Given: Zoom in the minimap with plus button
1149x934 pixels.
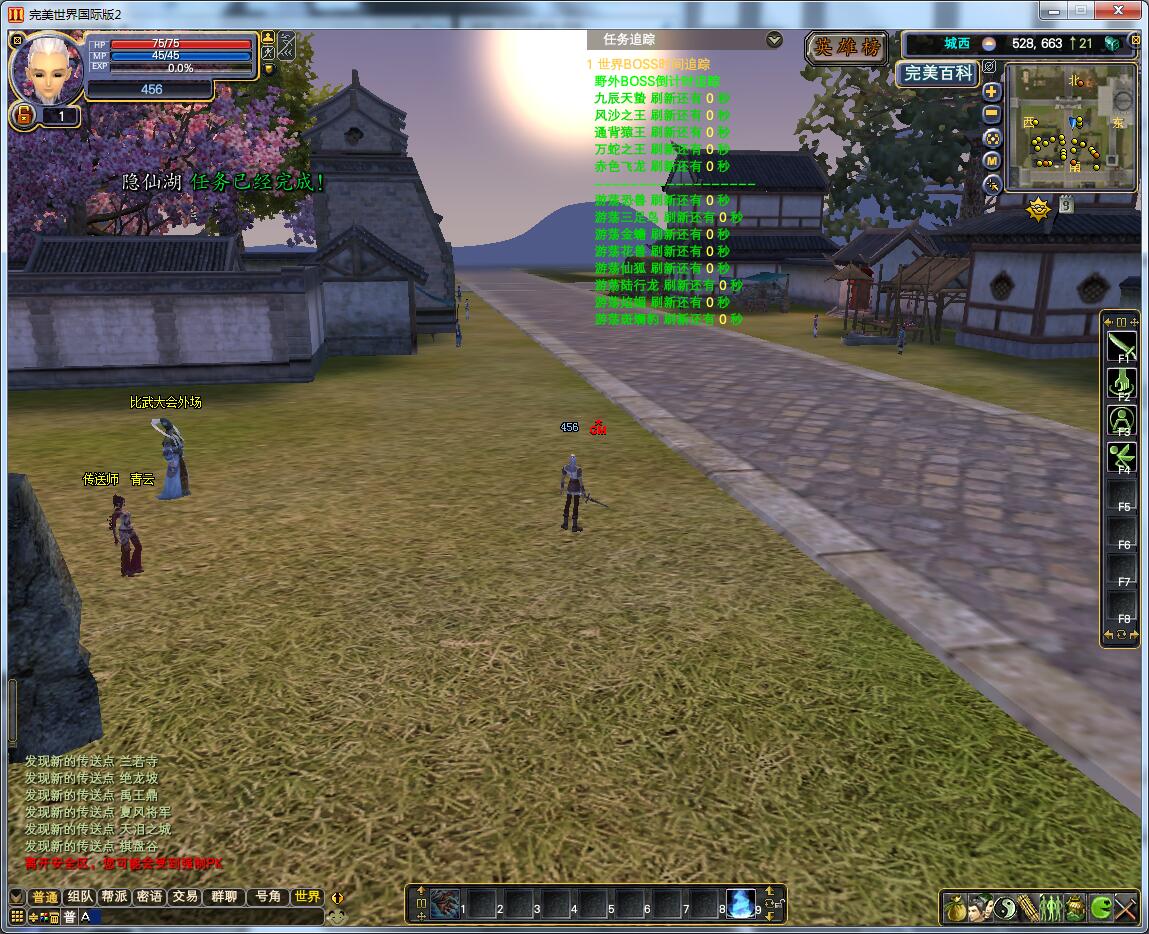Looking at the screenshot, I should point(992,91).
